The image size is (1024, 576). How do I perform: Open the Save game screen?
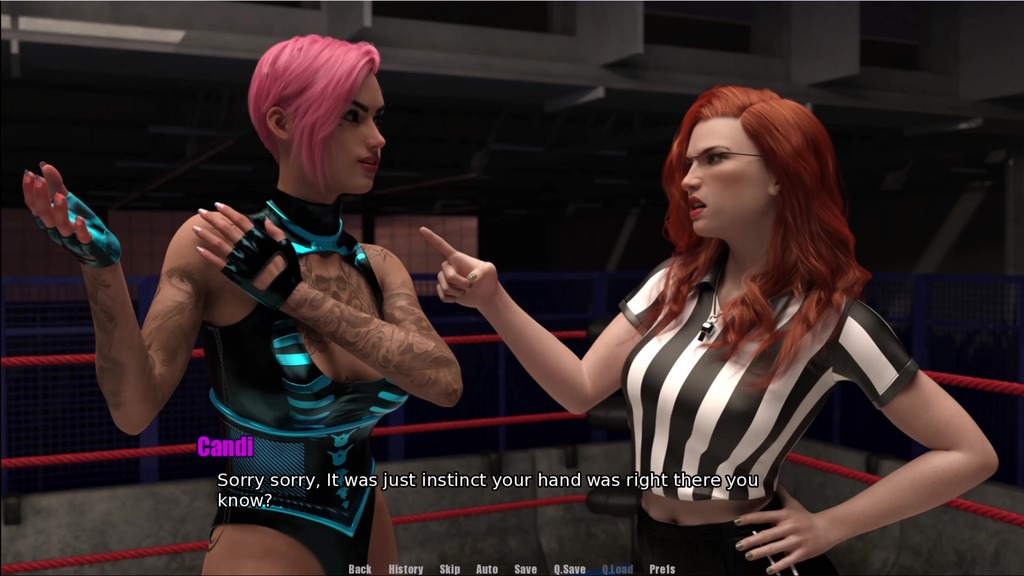526,569
